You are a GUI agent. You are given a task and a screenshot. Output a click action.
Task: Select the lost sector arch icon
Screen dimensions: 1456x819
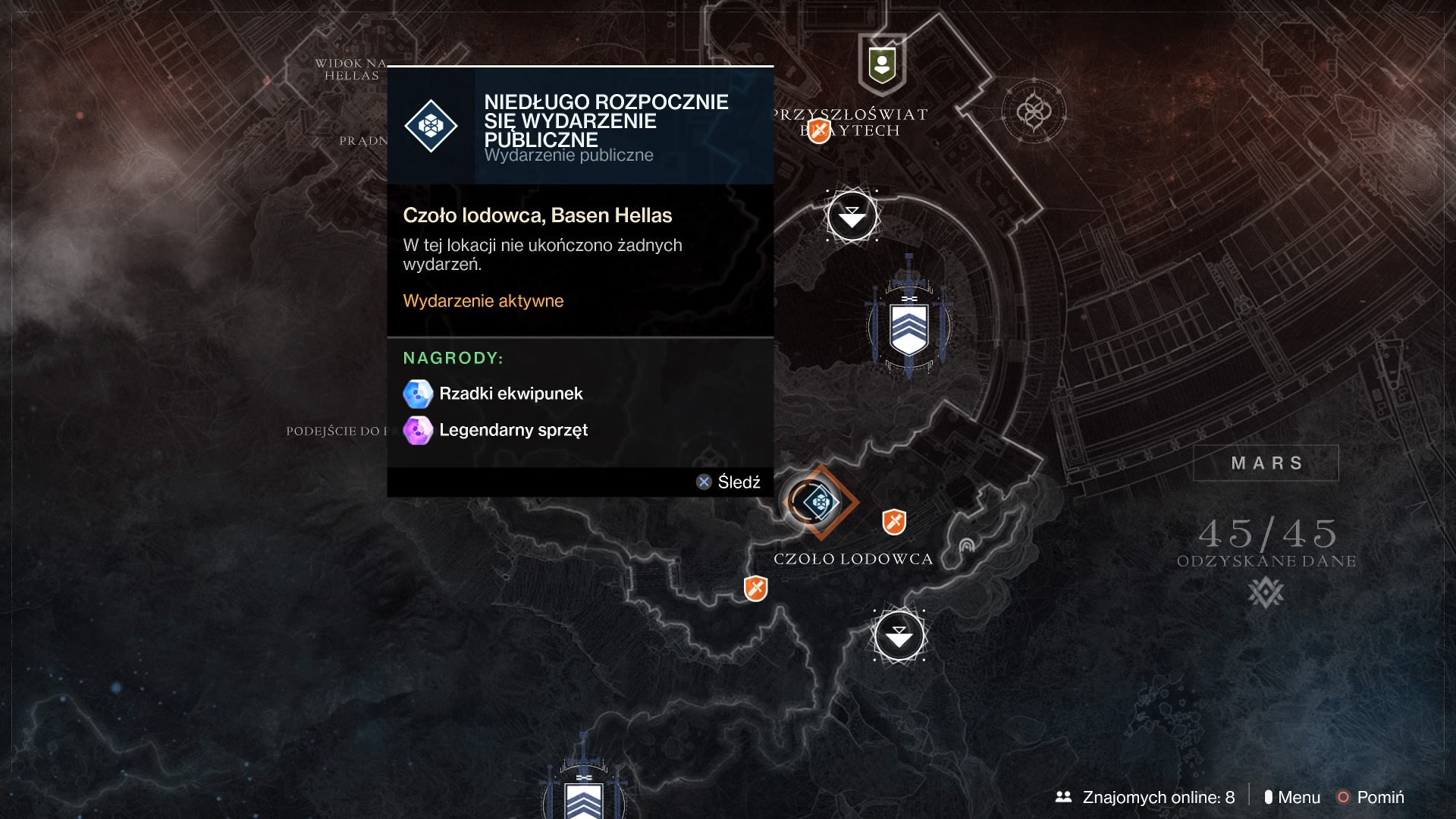(x=966, y=545)
